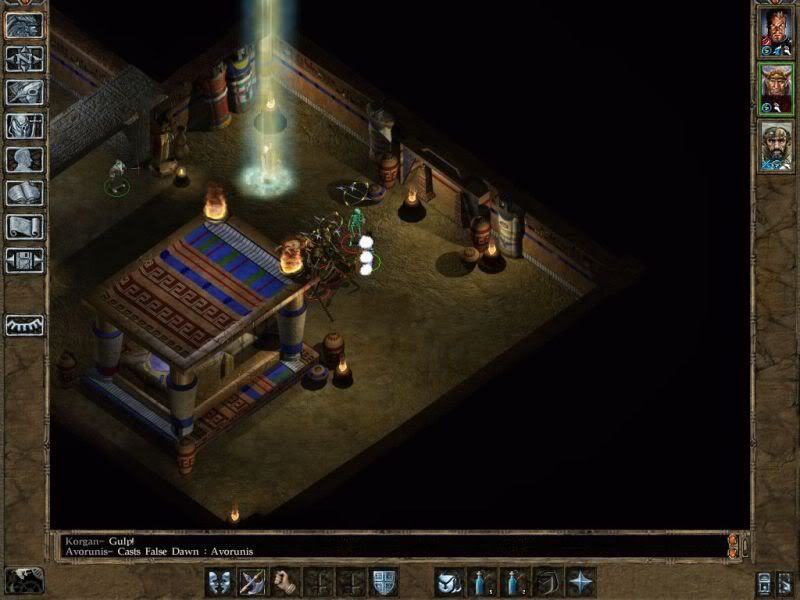Activate the Talk action with the masks icon
800x600 pixels.
pyautogui.click(x=220, y=581)
